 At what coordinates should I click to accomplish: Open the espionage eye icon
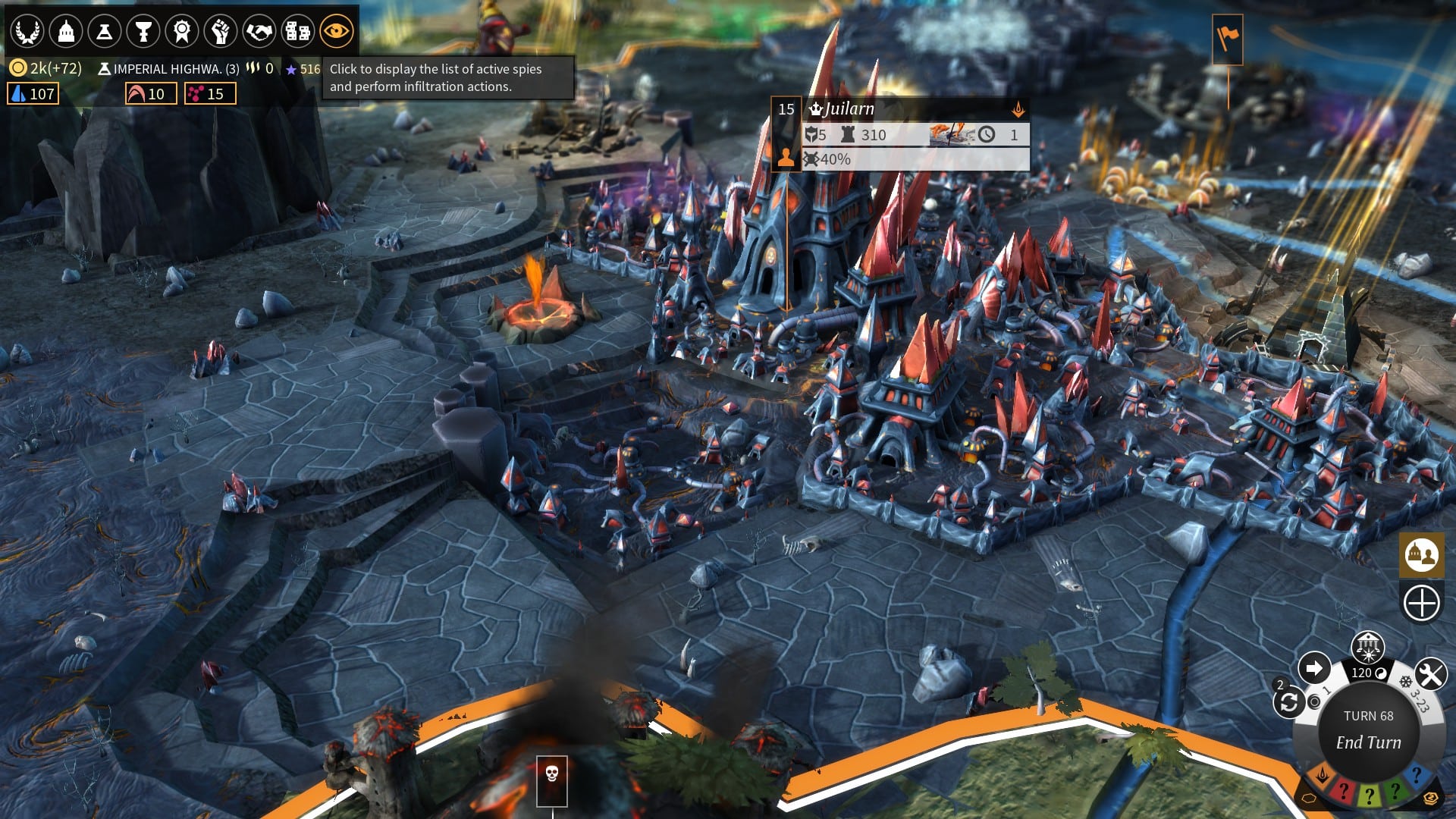coord(336,32)
